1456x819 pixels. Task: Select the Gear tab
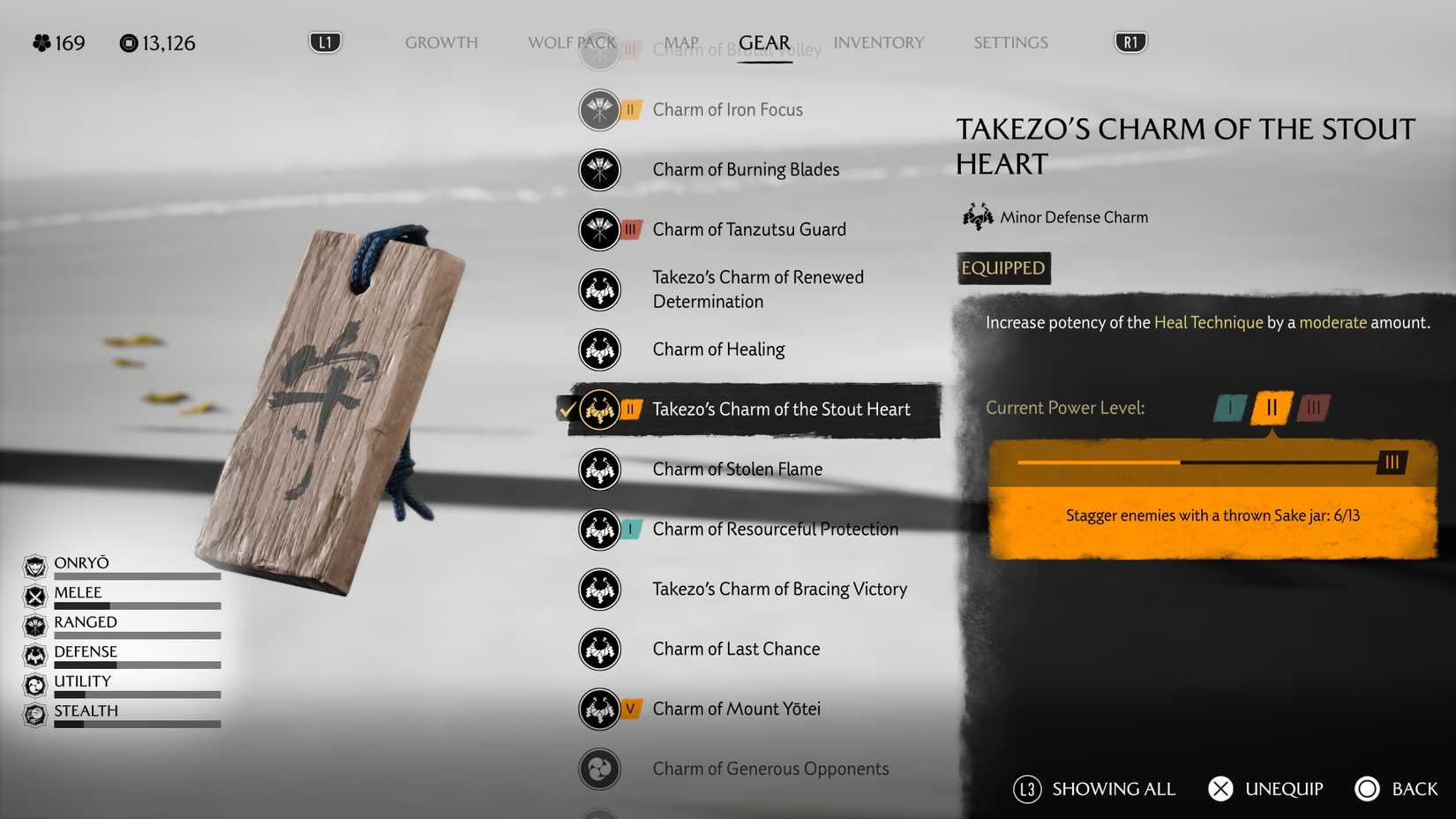coord(764,42)
